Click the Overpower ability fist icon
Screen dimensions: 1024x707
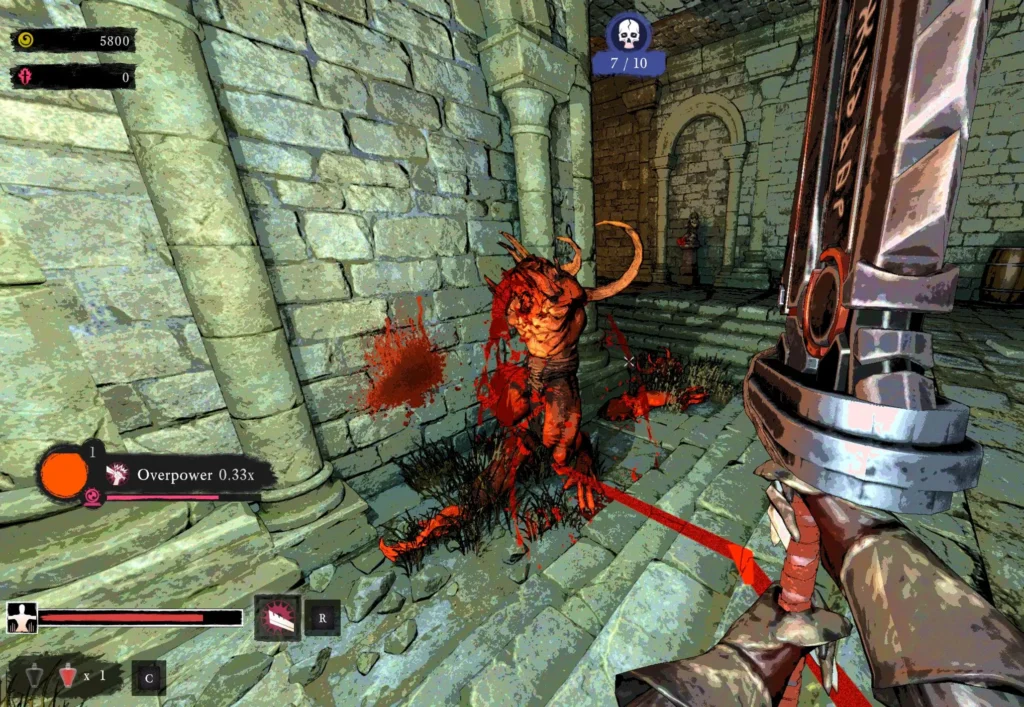(117, 474)
